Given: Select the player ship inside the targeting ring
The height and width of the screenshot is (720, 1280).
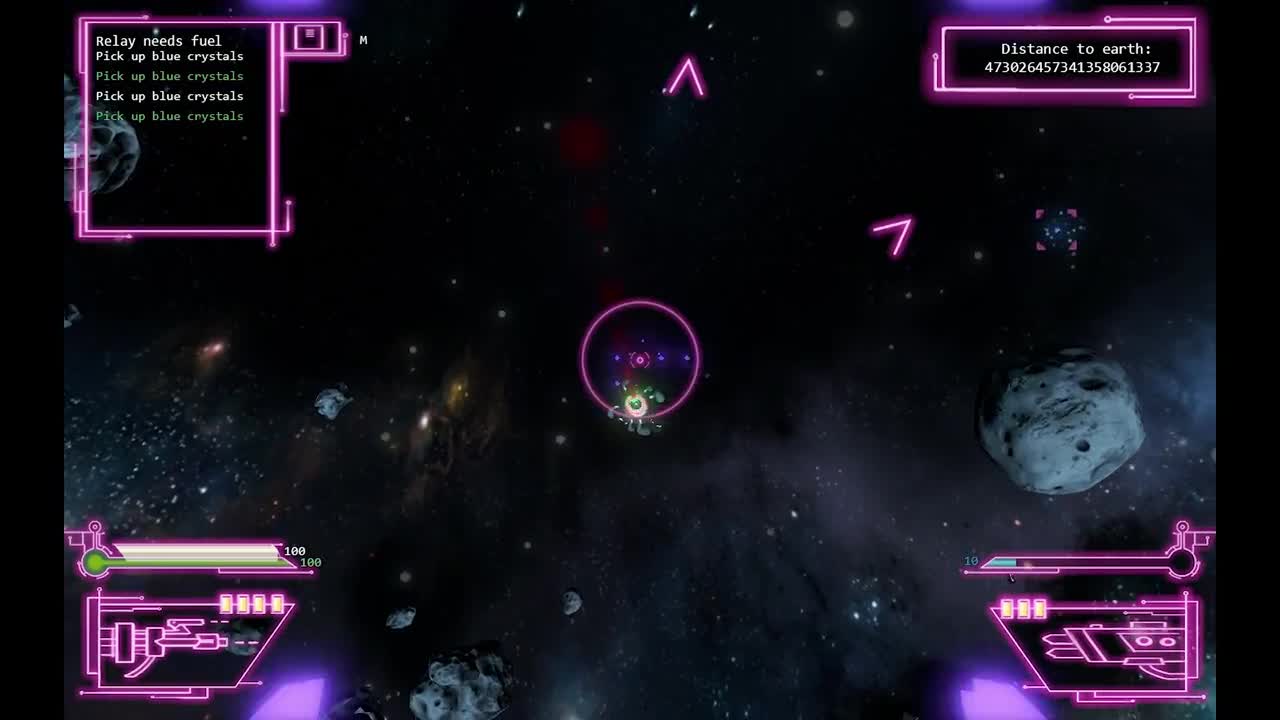Looking at the screenshot, I should (x=634, y=404).
